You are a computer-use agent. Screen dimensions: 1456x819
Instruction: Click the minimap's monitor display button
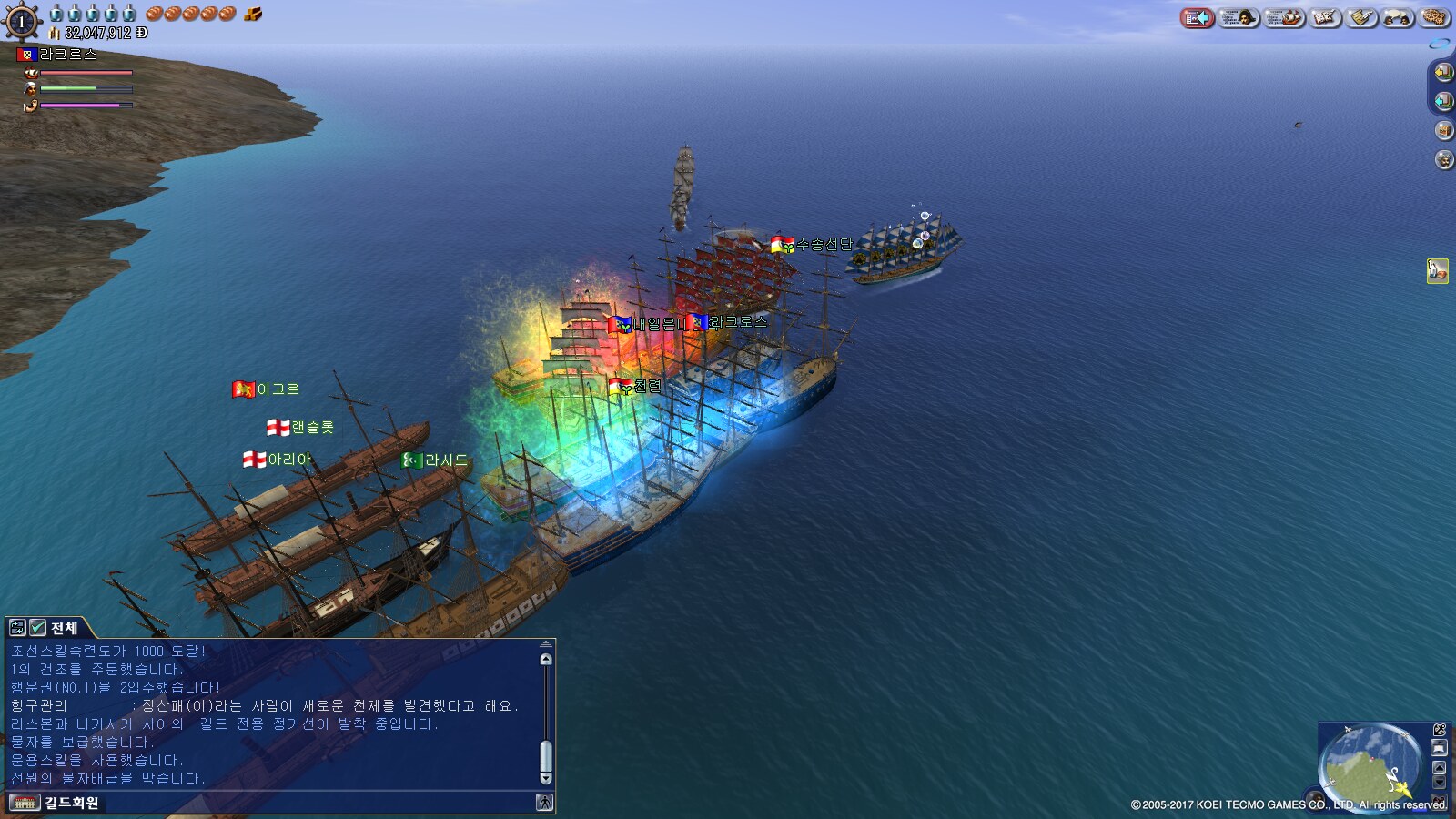pos(1439,748)
